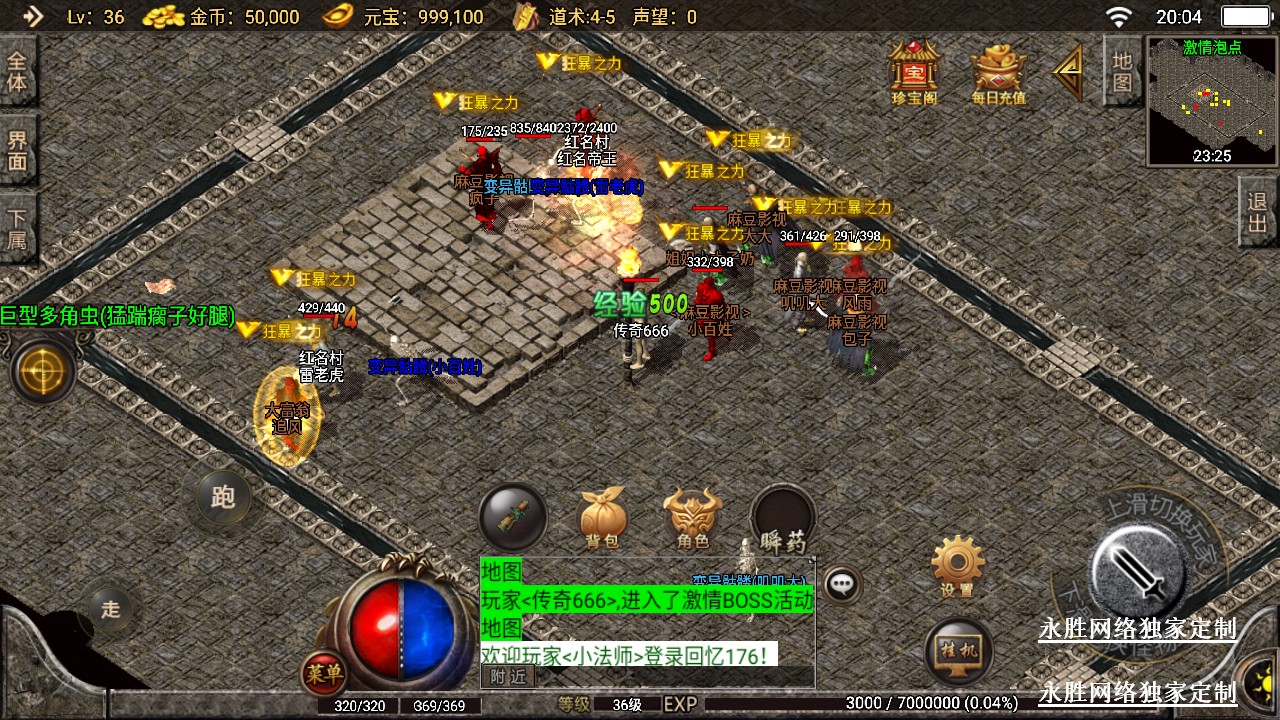Image resolution: width=1280 pixels, height=720 pixels.
Task: Select the 下属 side tab
Action: tap(17, 228)
